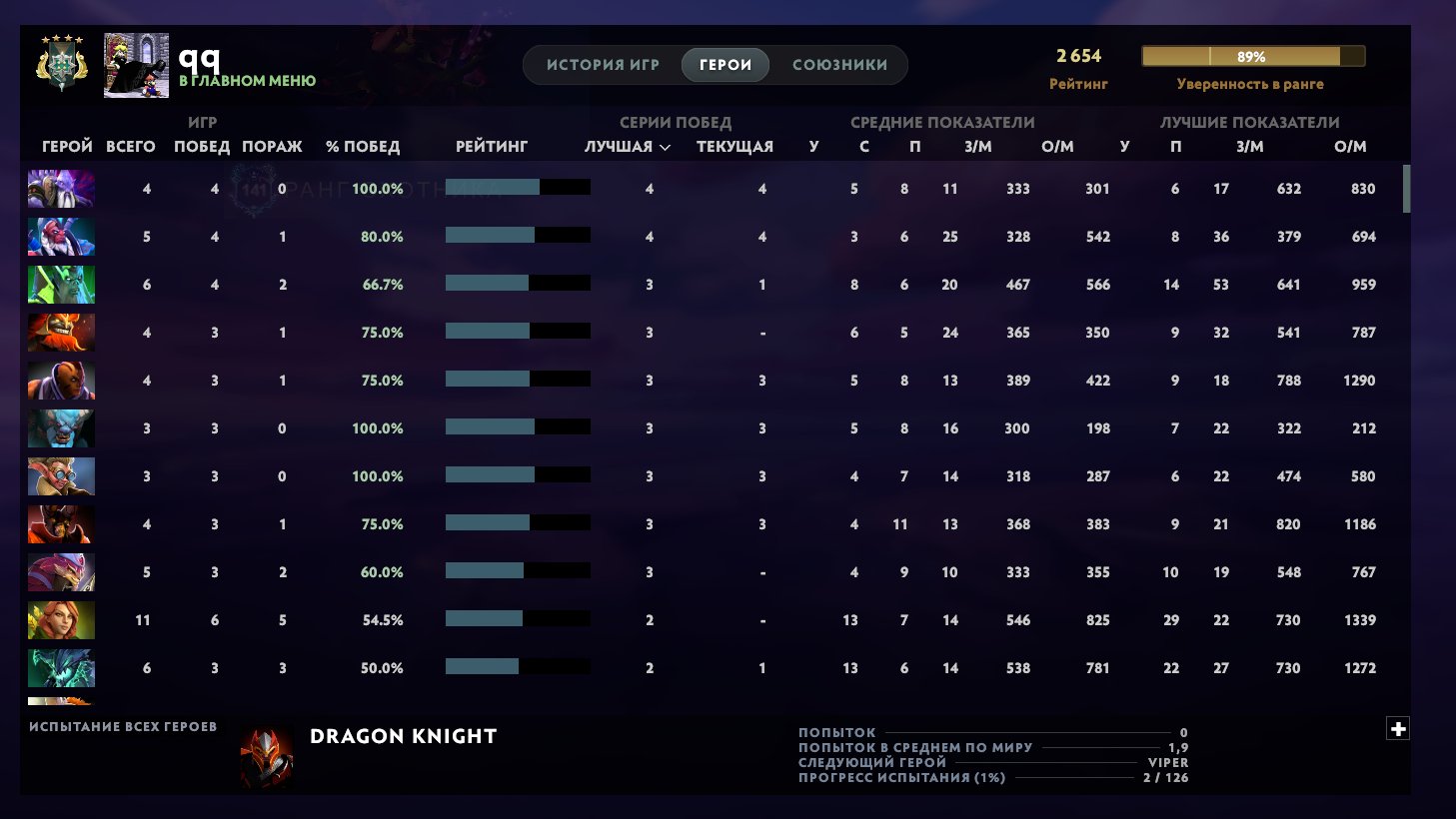
Task: Open the СОЮЗНИКИ tab
Action: pyautogui.click(x=839, y=64)
